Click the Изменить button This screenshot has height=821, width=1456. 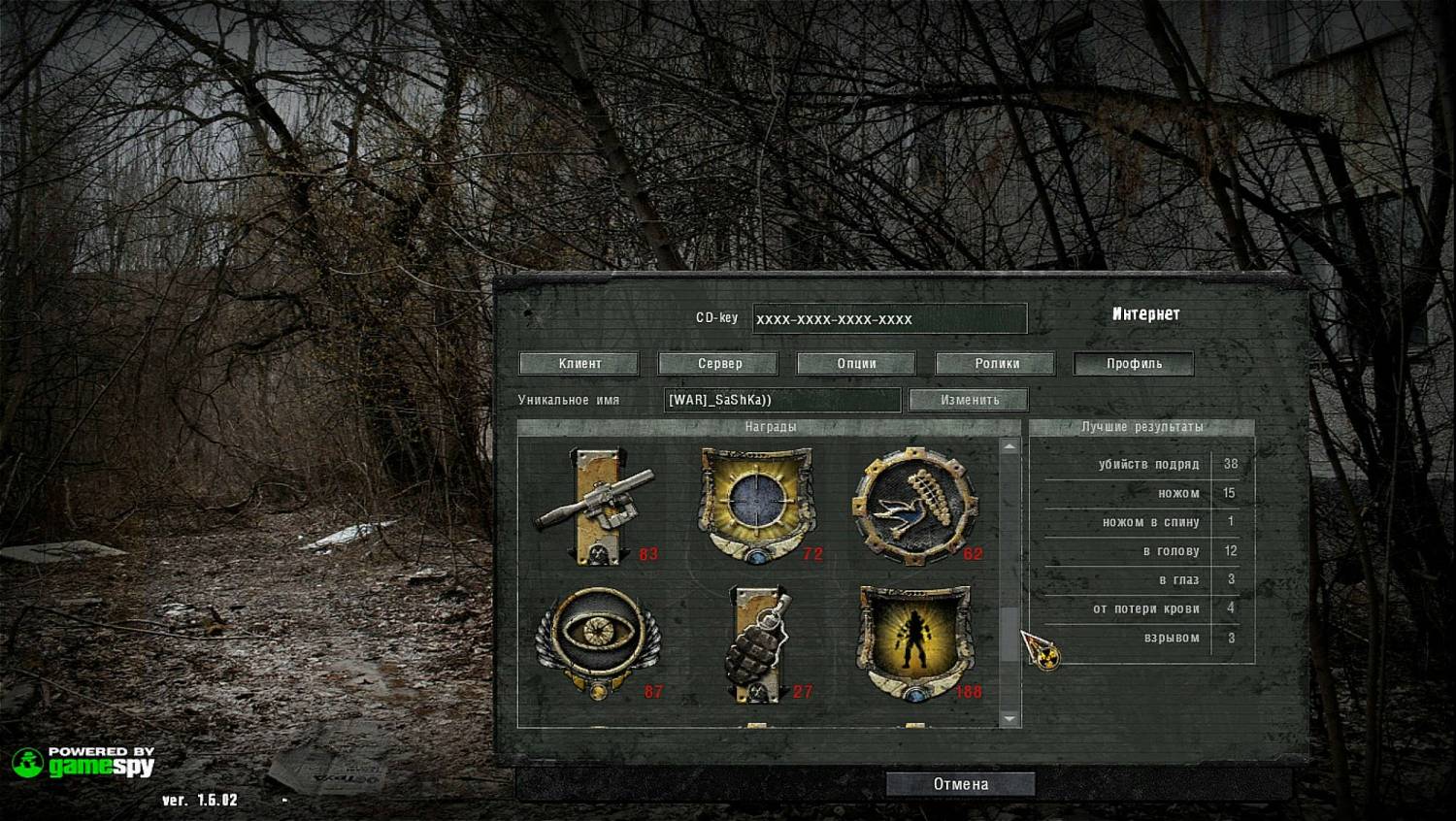click(969, 400)
